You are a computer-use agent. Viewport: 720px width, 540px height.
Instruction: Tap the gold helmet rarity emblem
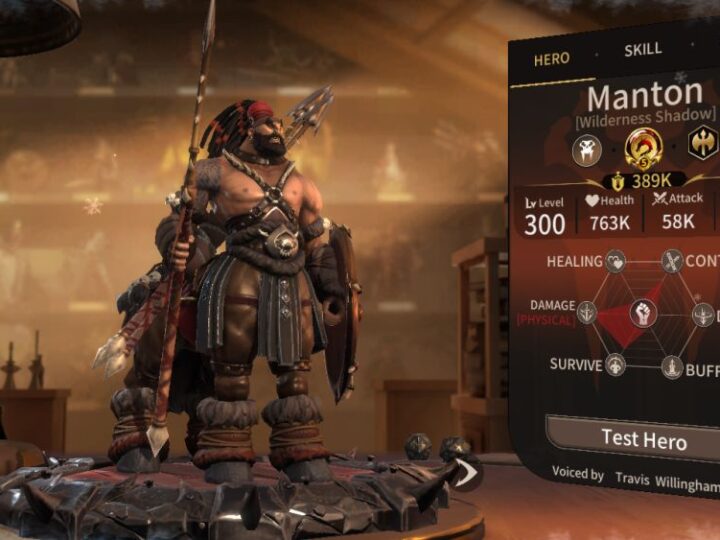(642, 147)
